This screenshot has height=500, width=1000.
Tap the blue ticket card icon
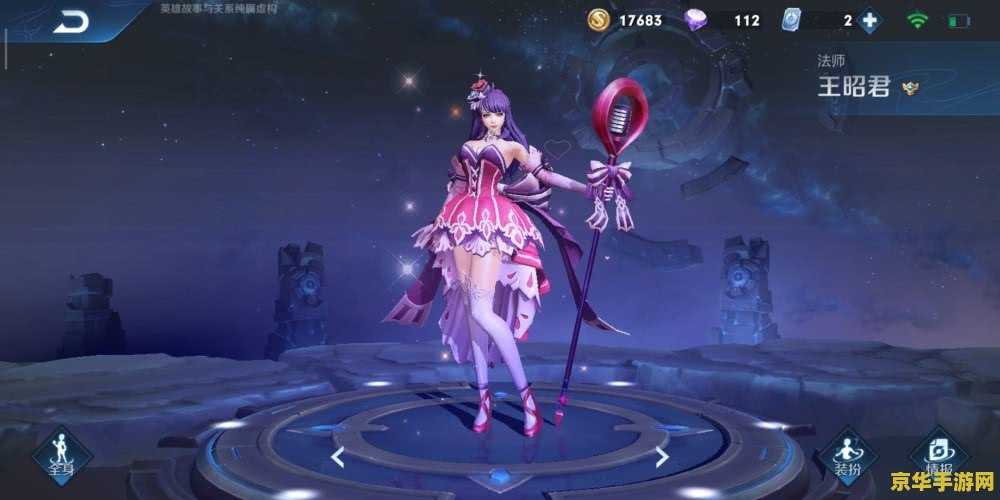pyautogui.click(x=793, y=20)
